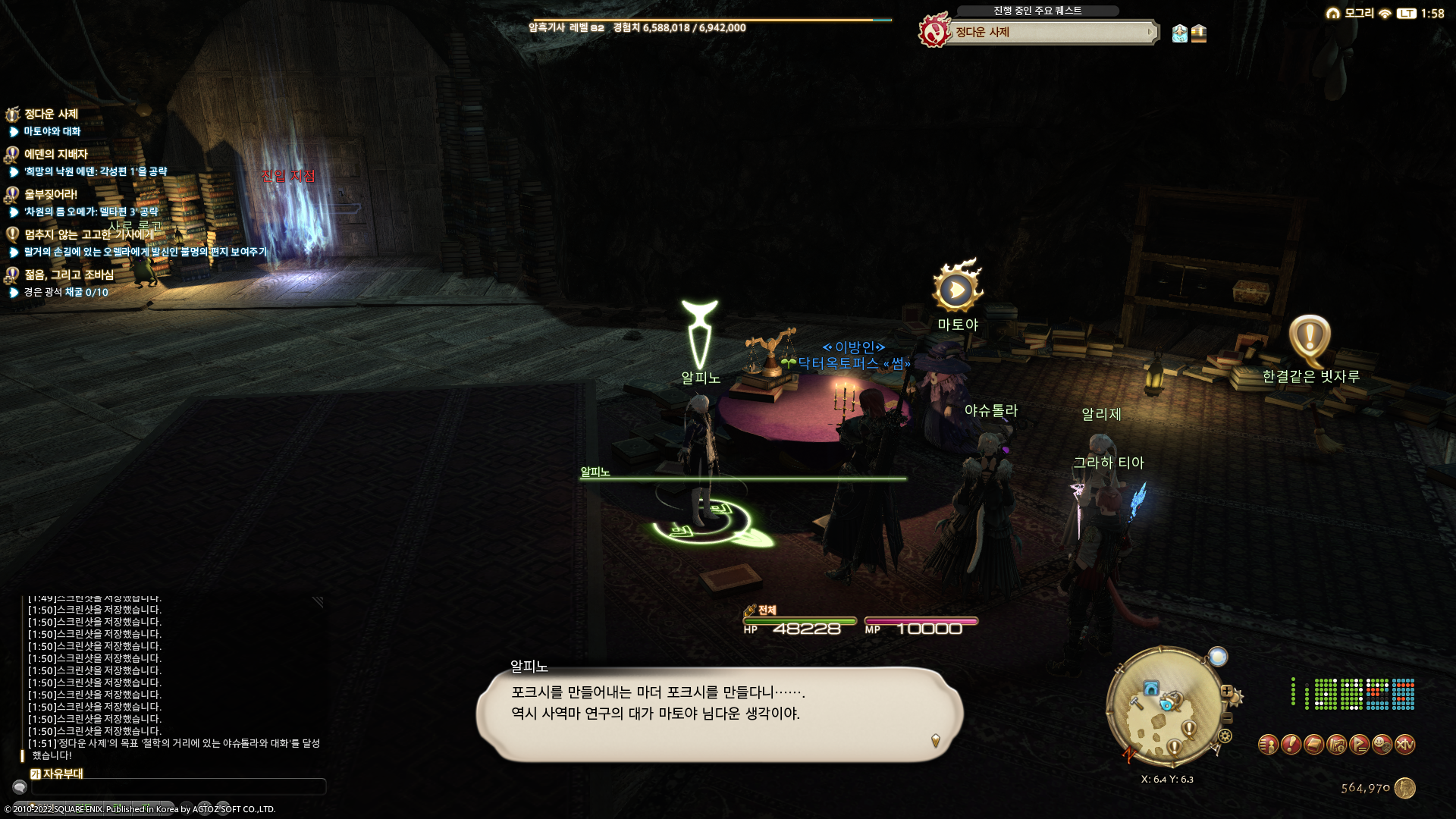The height and width of the screenshot is (819, 1456).
Task: Open the 젊음, 그리고 조바심 quest entry
Action: coord(68,275)
